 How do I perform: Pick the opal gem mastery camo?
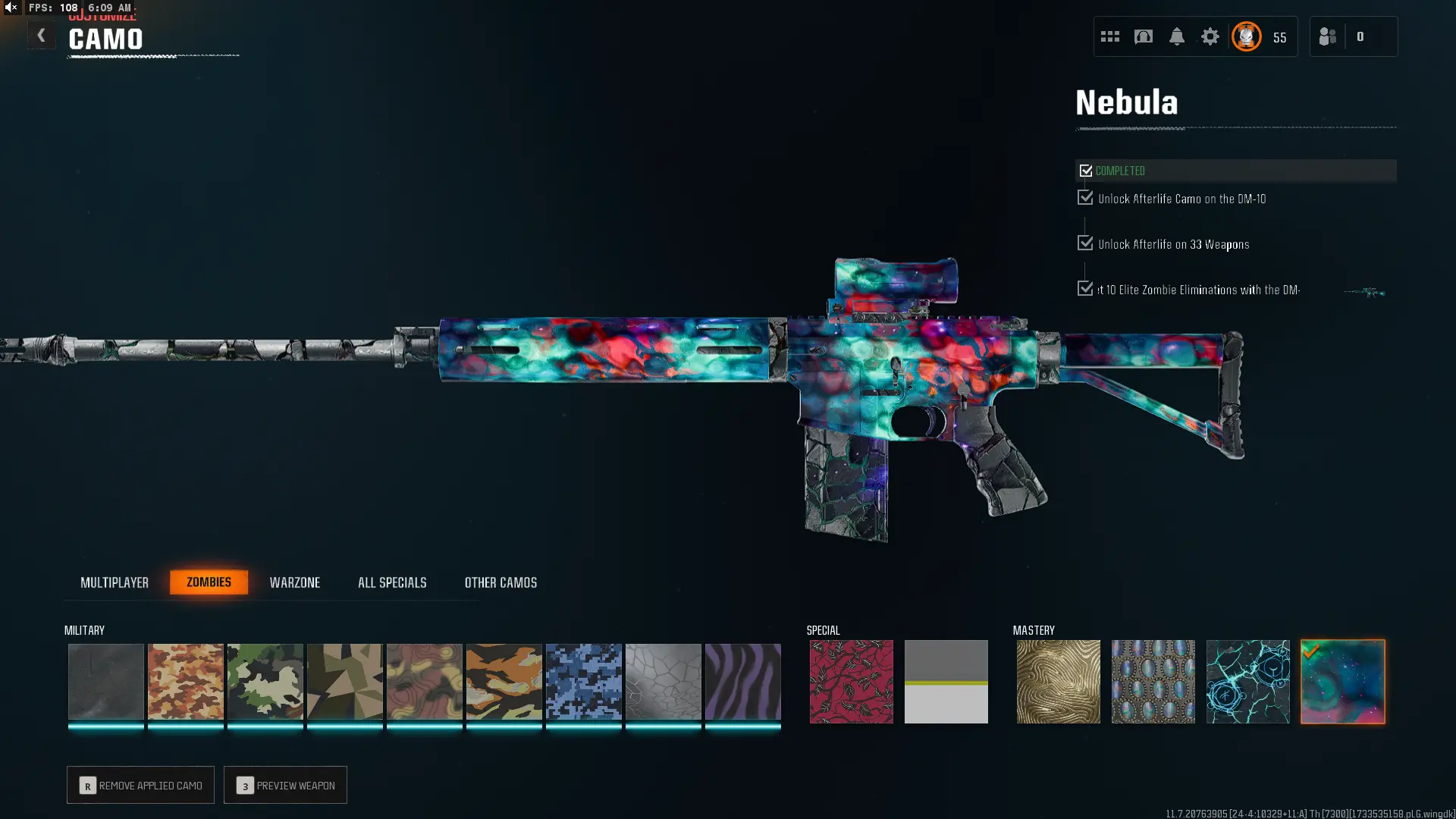click(x=1153, y=681)
